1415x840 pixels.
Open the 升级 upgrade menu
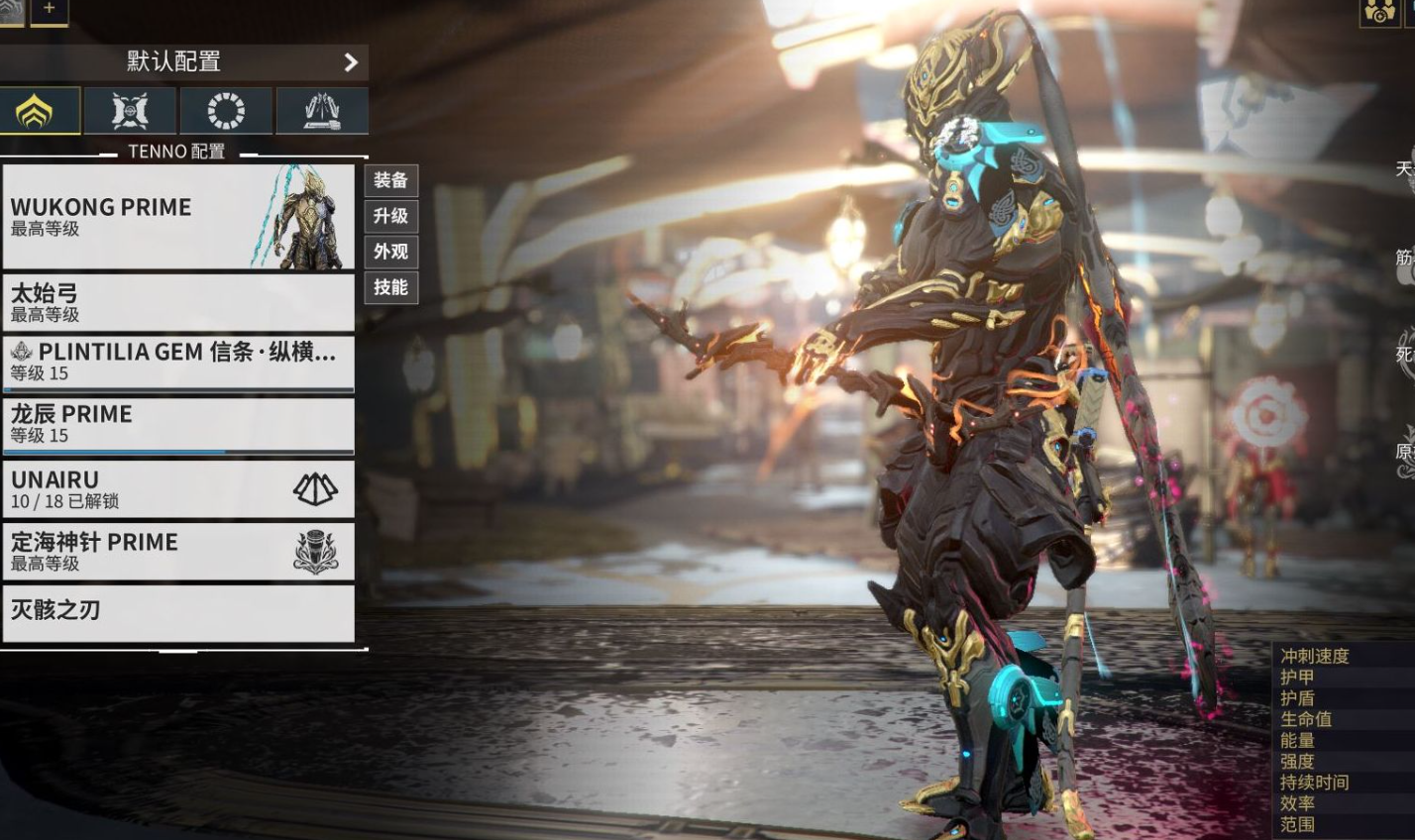390,216
